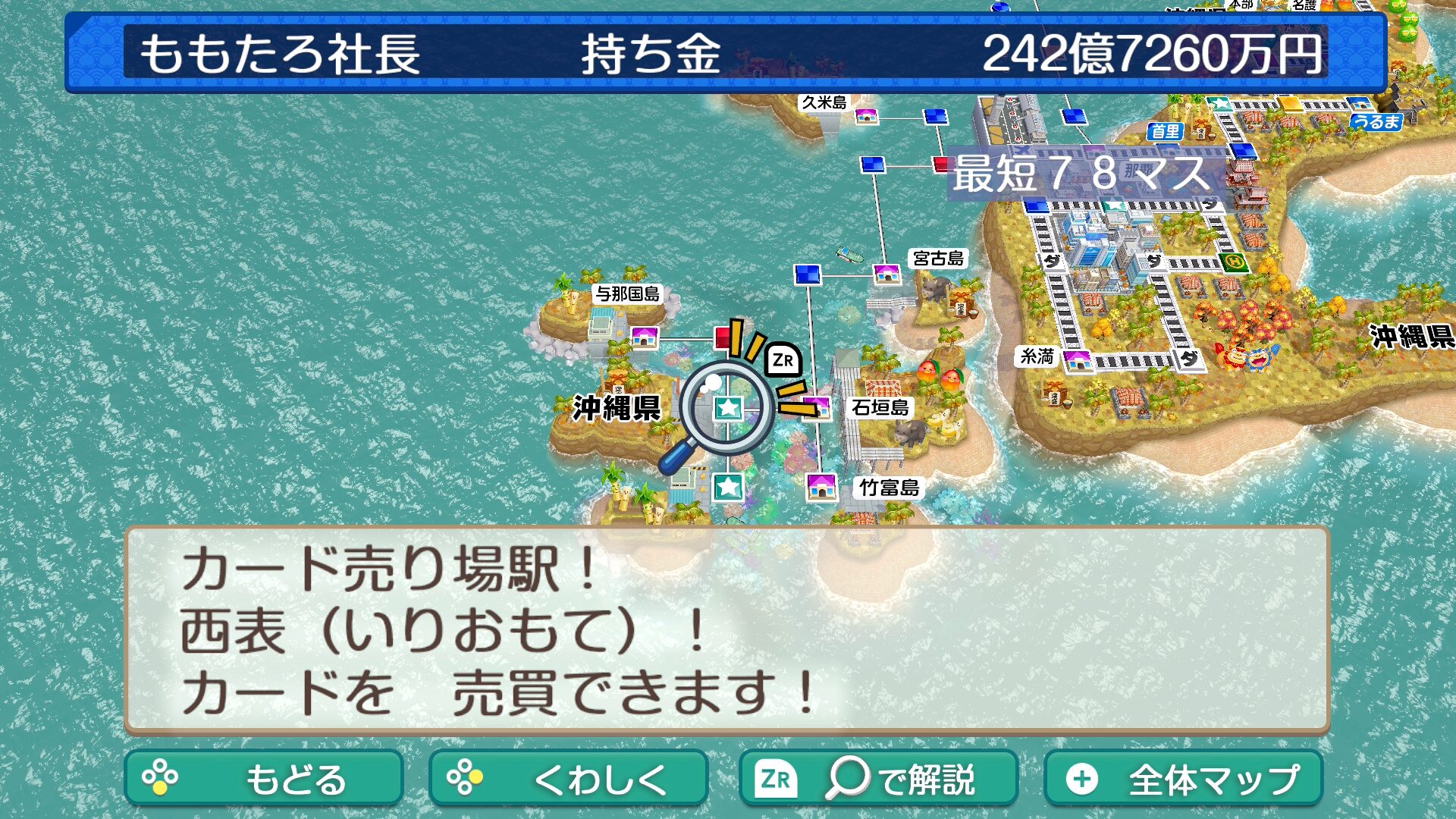Select the 竹富島 station label
This screenshot has width=1456, height=819.
889,488
